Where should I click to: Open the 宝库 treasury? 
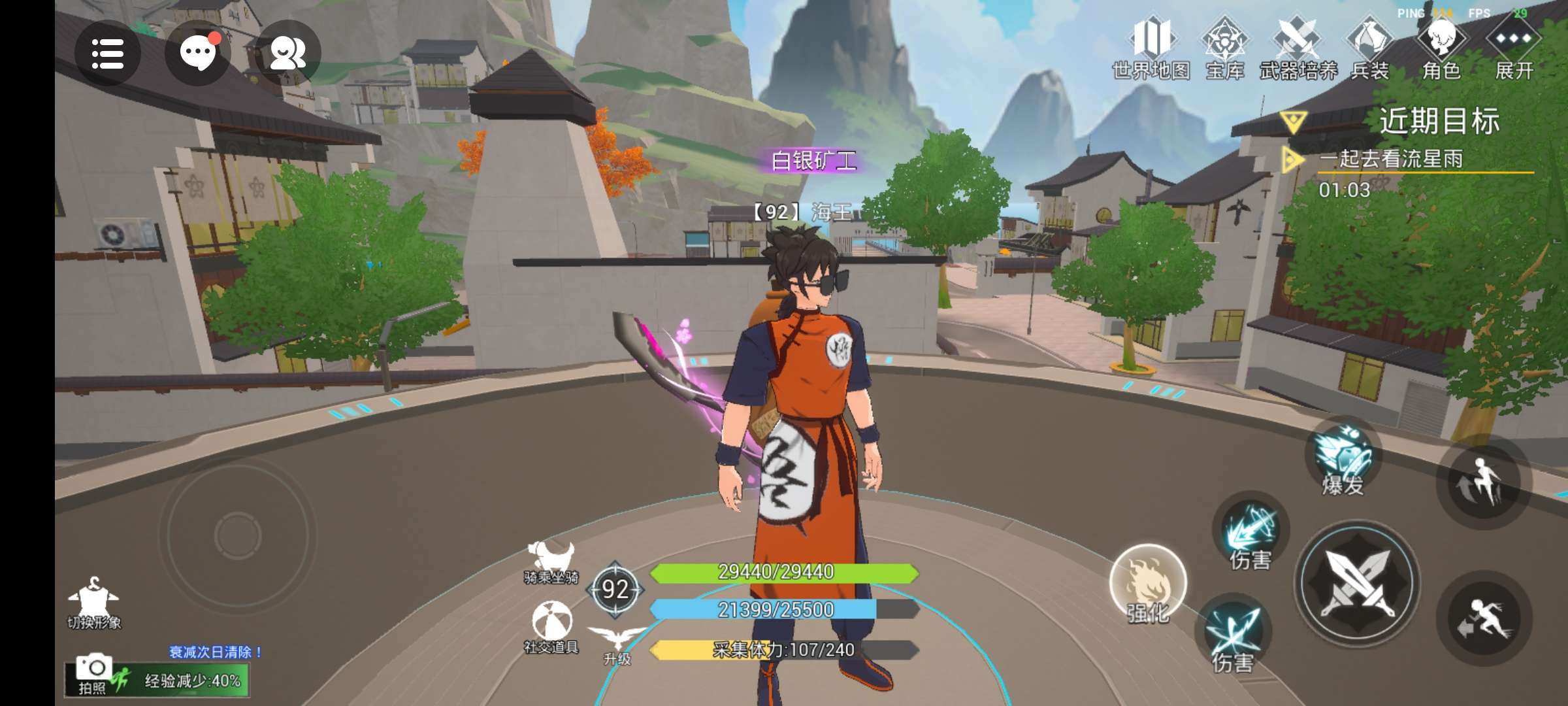[x=1225, y=49]
